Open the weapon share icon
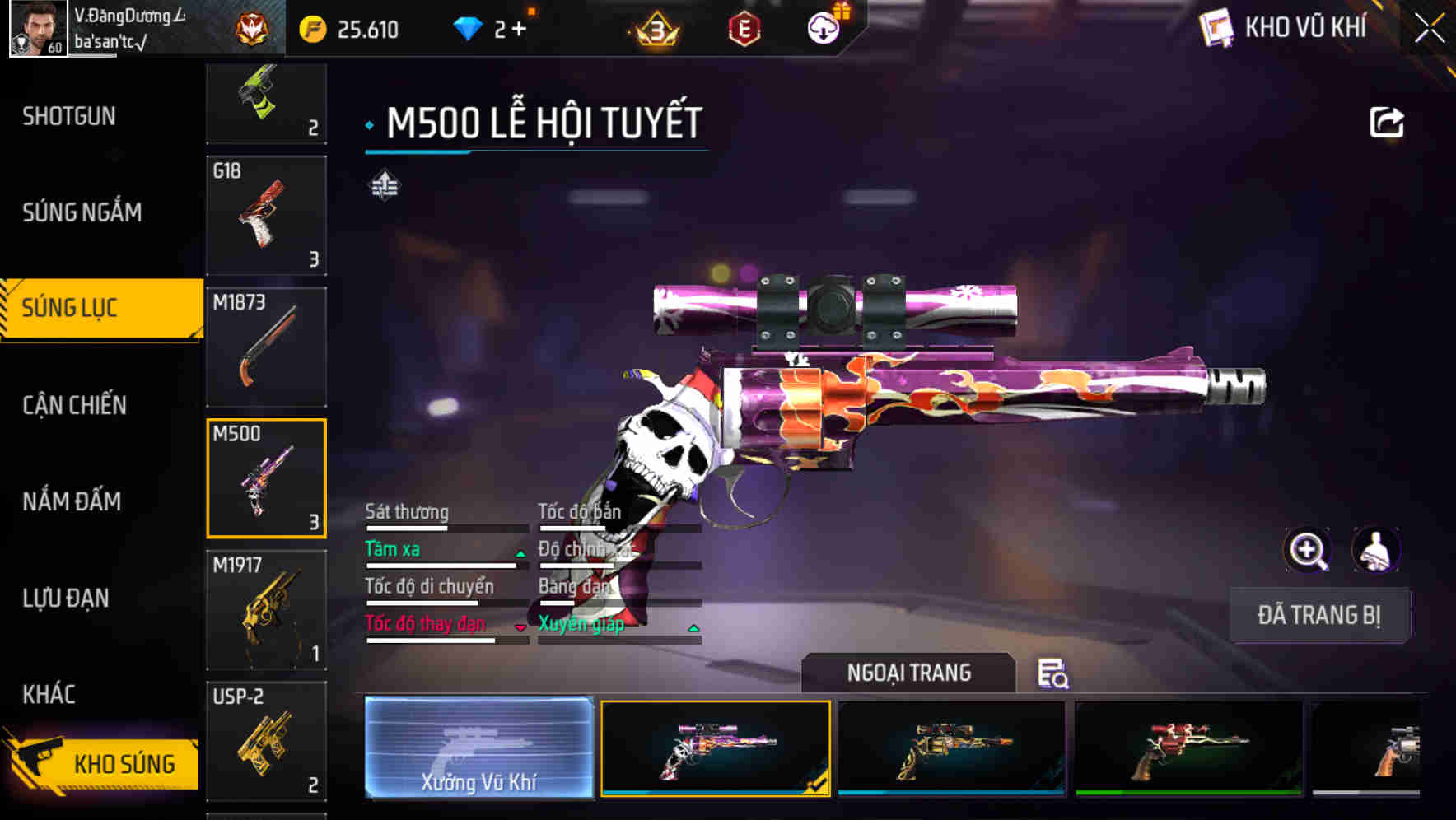Viewport: 1456px width, 820px height. tap(1388, 121)
